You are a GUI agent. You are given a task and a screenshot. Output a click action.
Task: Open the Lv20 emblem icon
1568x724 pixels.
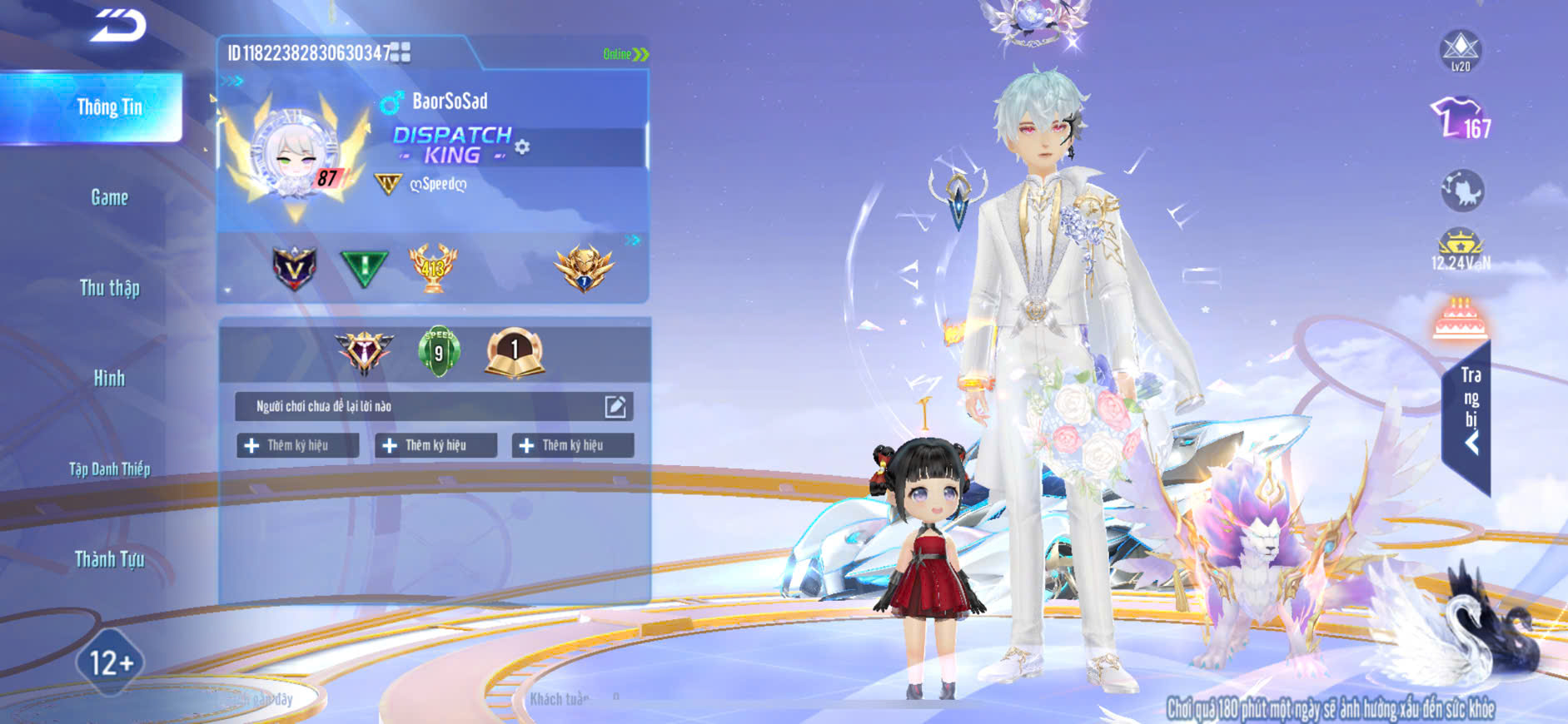coord(1461,50)
